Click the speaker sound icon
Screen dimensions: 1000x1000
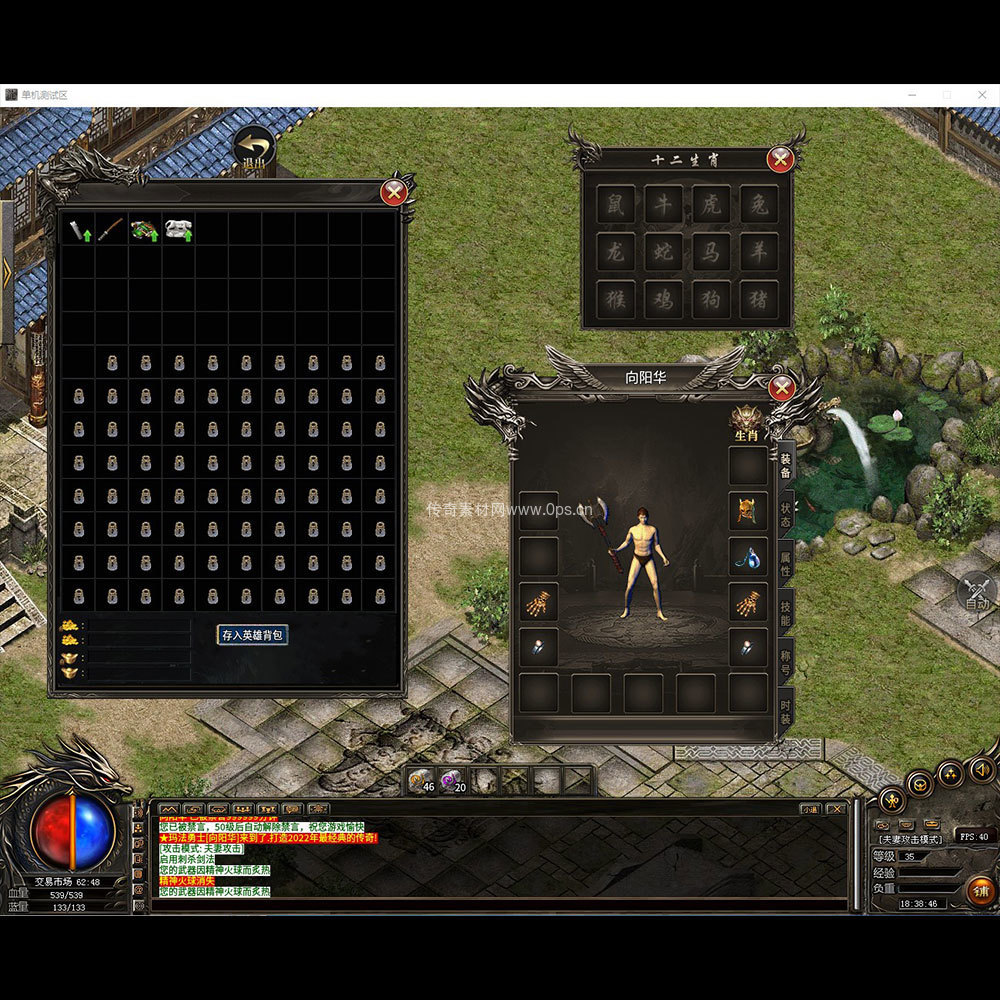[x=981, y=768]
